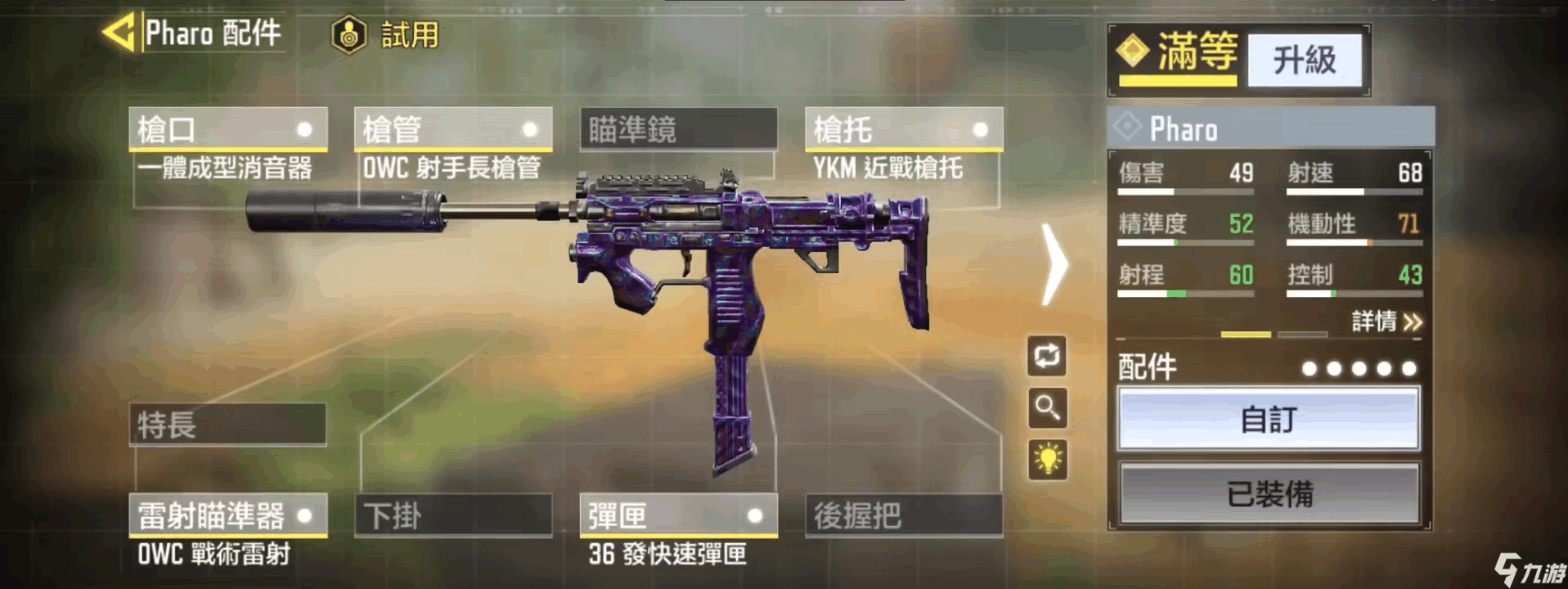
Task: Select the 滿等 max level tab
Action: [1179, 56]
